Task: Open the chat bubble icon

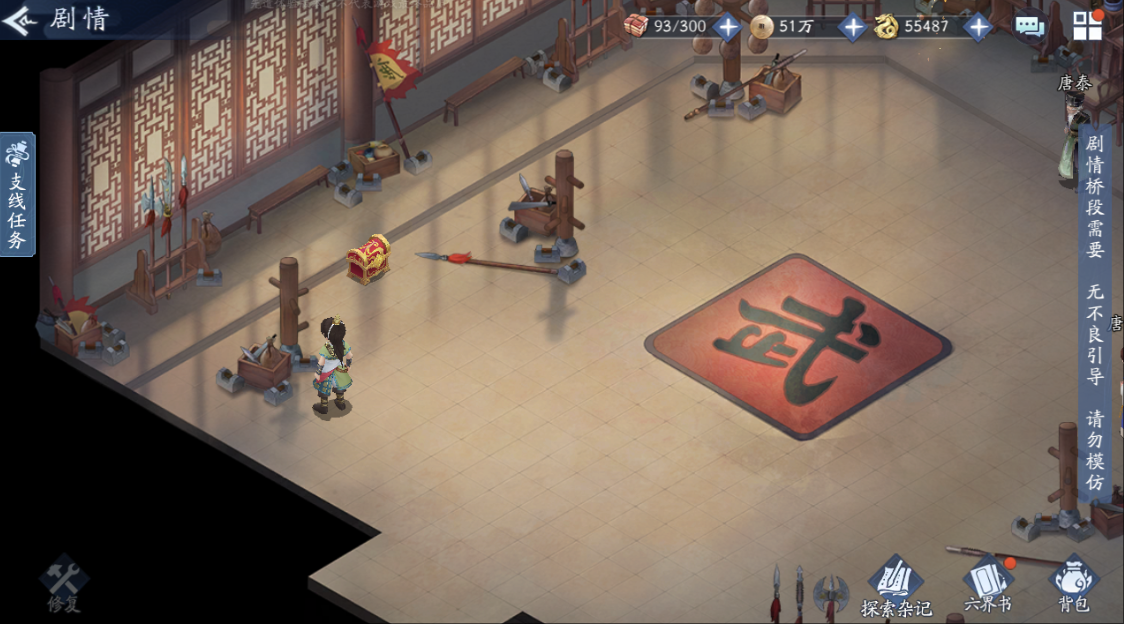Action: [x=1030, y=27]
